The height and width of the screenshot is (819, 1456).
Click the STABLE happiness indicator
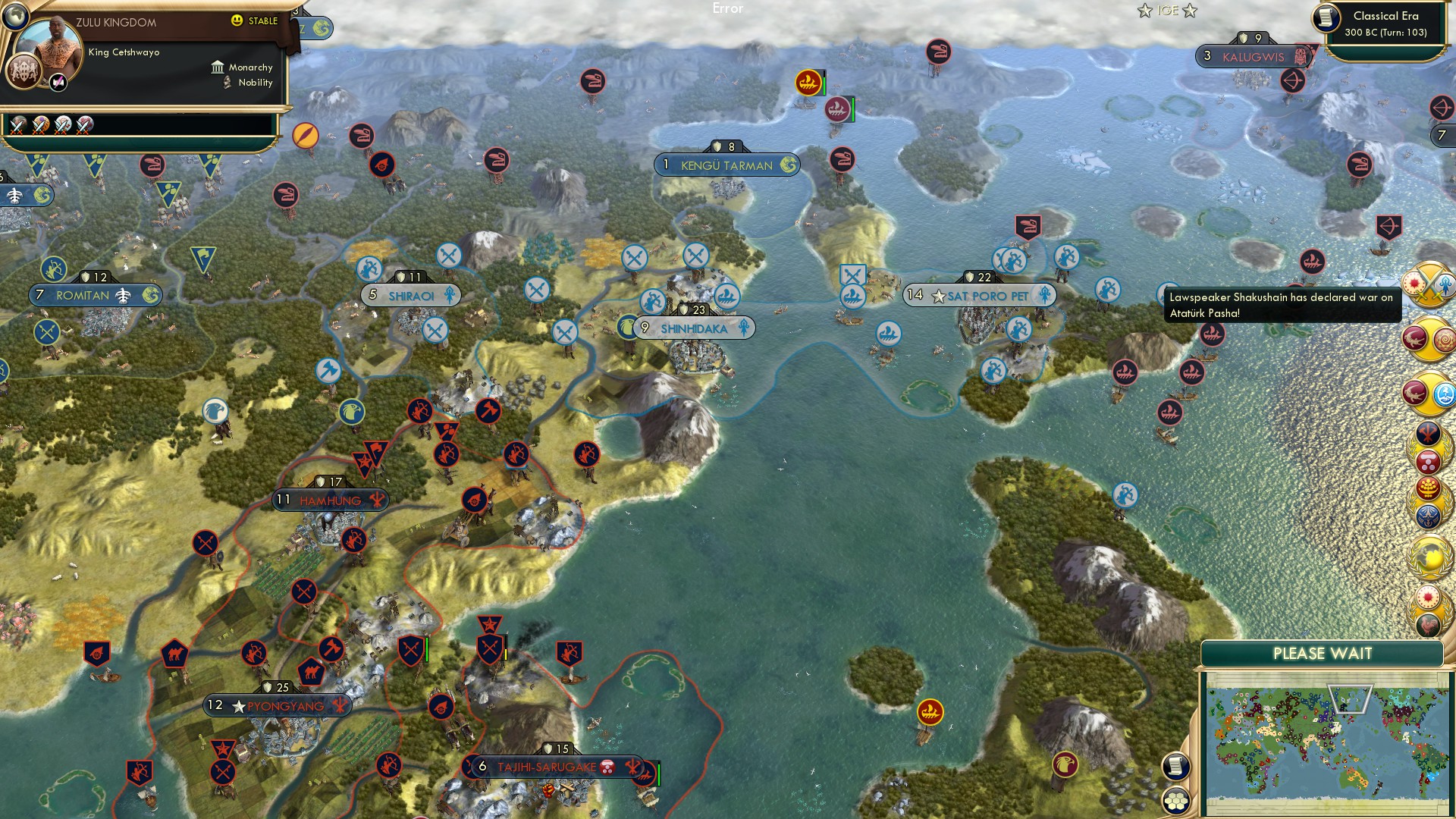coord(255,20)
